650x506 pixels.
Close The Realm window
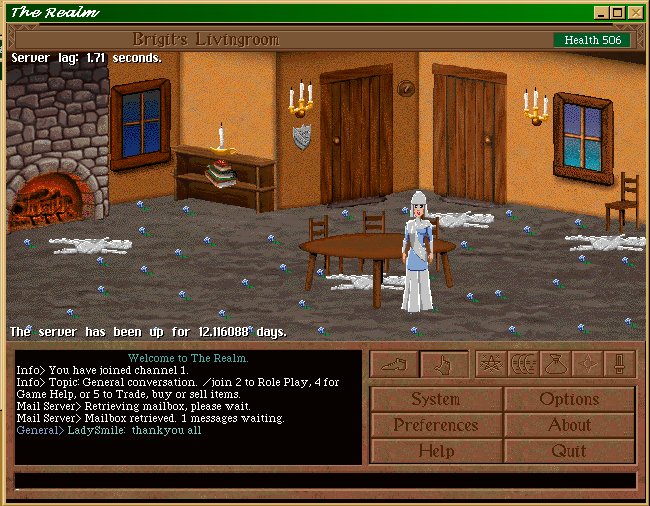635,12
